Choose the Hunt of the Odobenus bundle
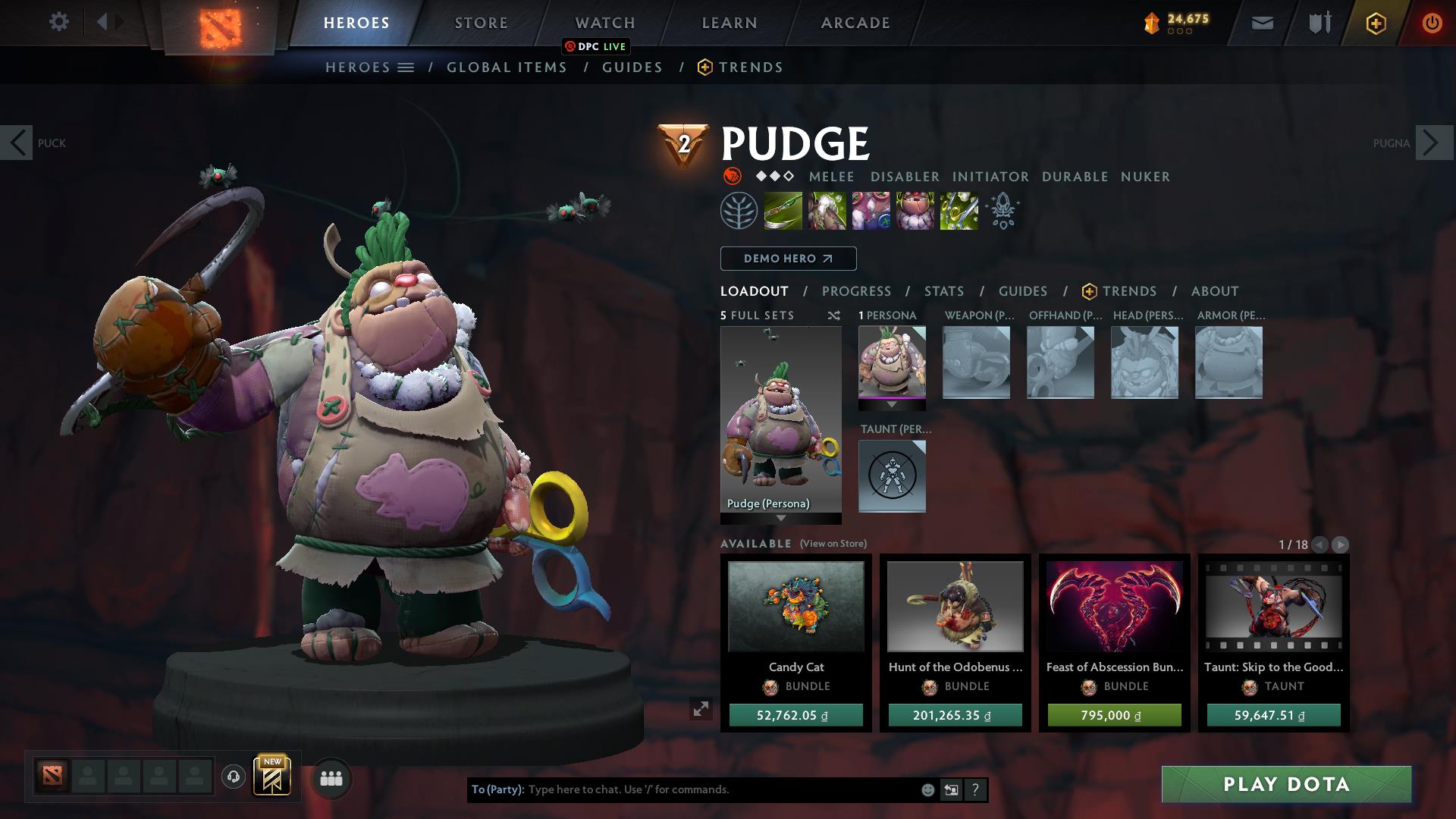 [x=955, y=607]
